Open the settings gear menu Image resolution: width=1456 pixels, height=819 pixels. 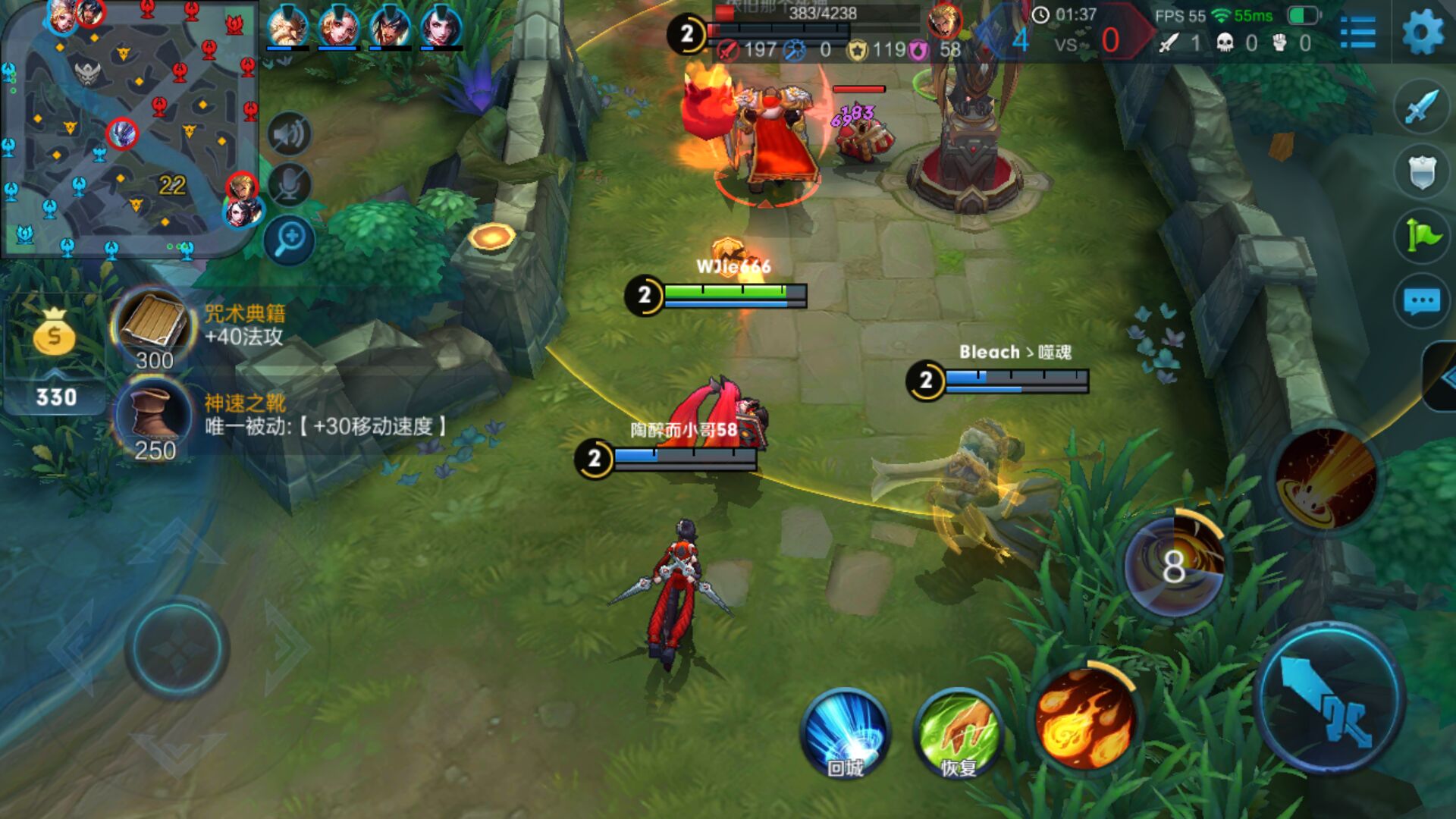pyautogui.click(x=1422, y=33)
